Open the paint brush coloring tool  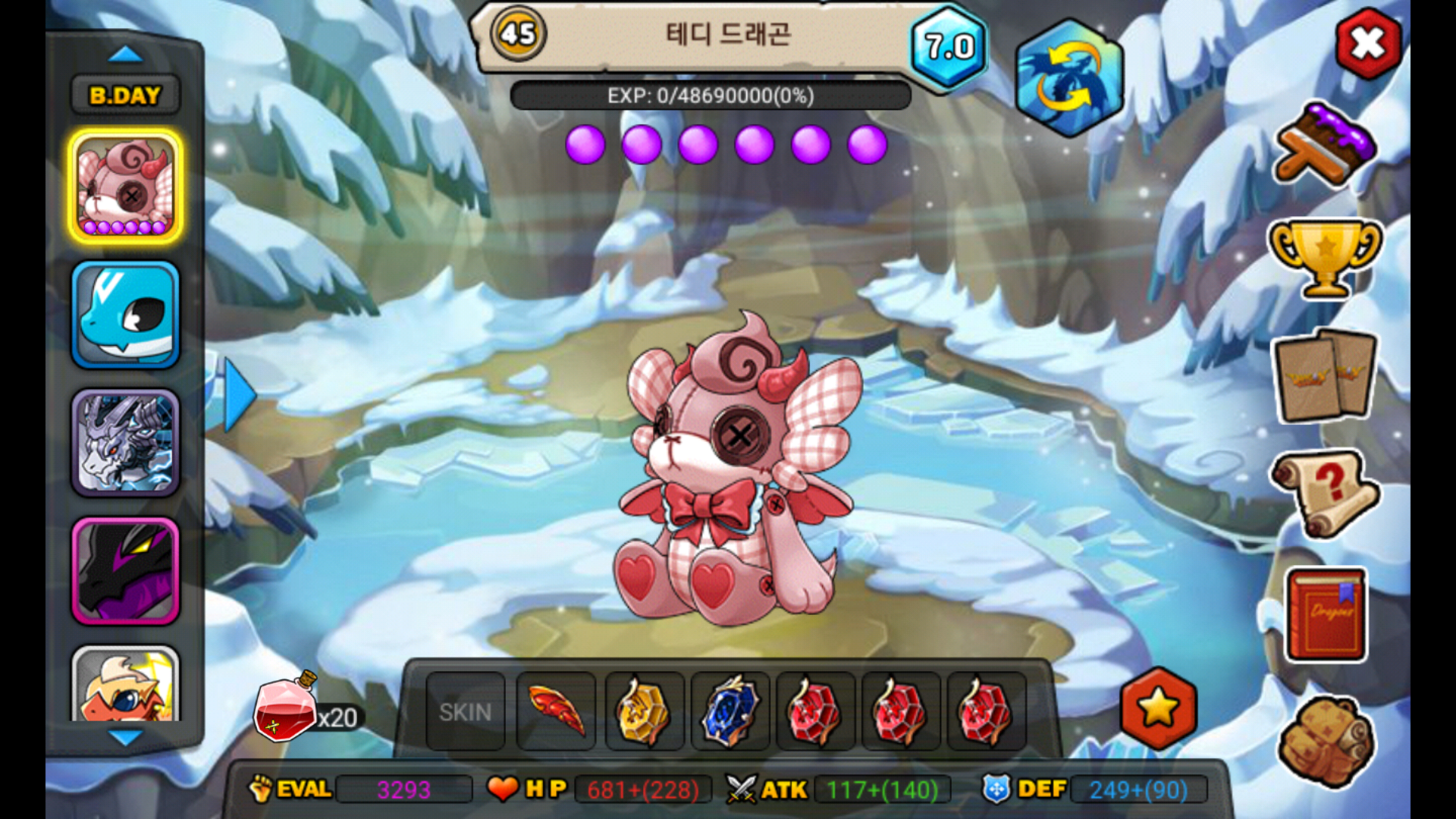click(1326, 144)
